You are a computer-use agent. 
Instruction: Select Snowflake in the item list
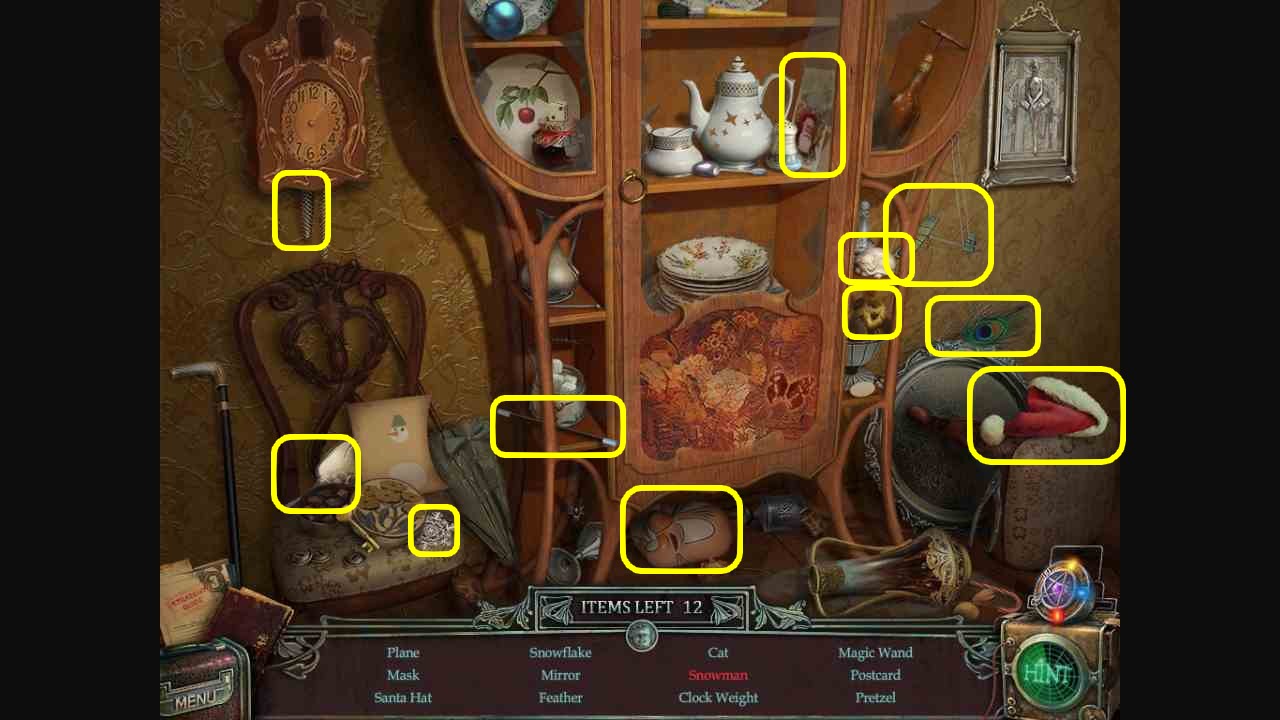coord(560,652)
